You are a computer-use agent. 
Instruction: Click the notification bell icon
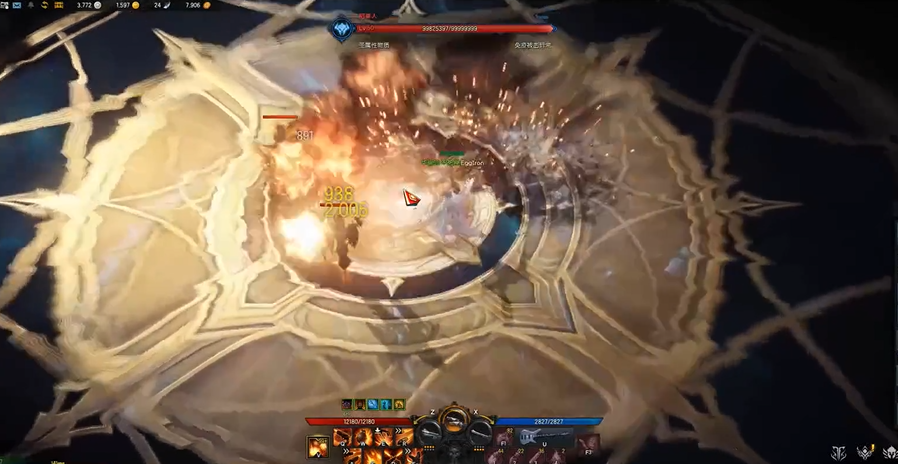tap(30, 5)
